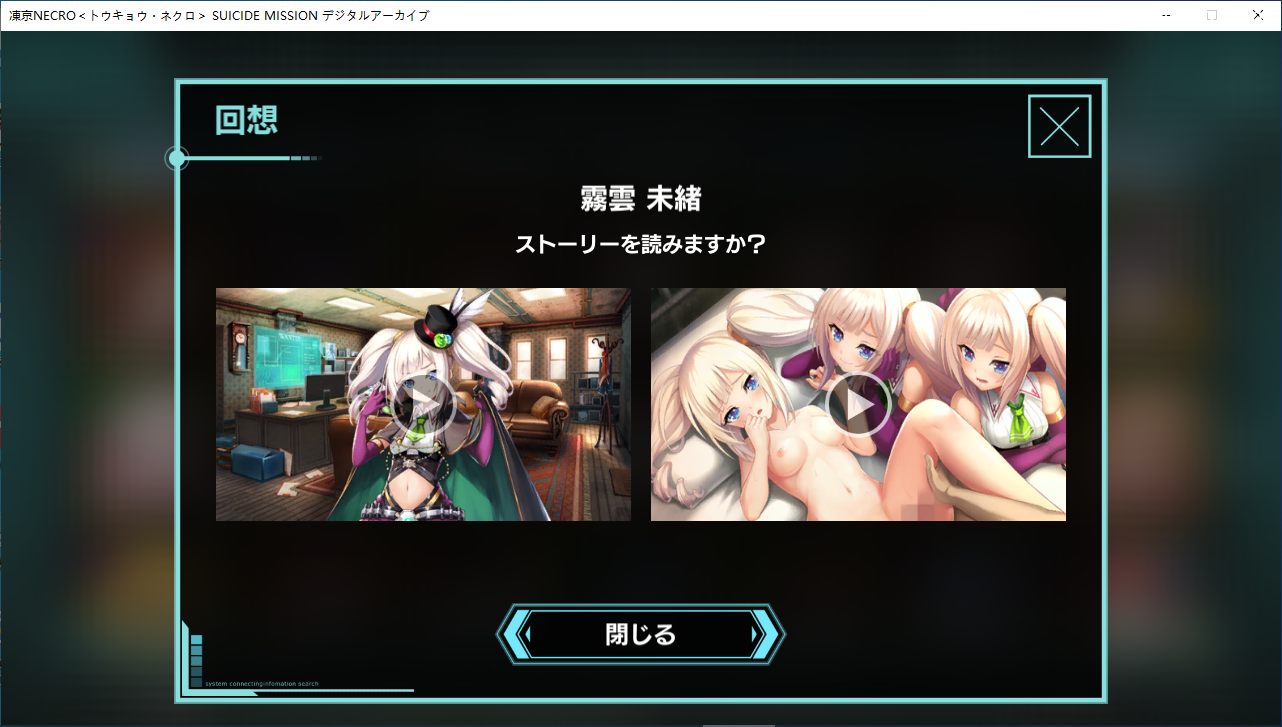The image size is (1282, 727).
Task: Play the office scene recollection video
Action: click(422, 404)
